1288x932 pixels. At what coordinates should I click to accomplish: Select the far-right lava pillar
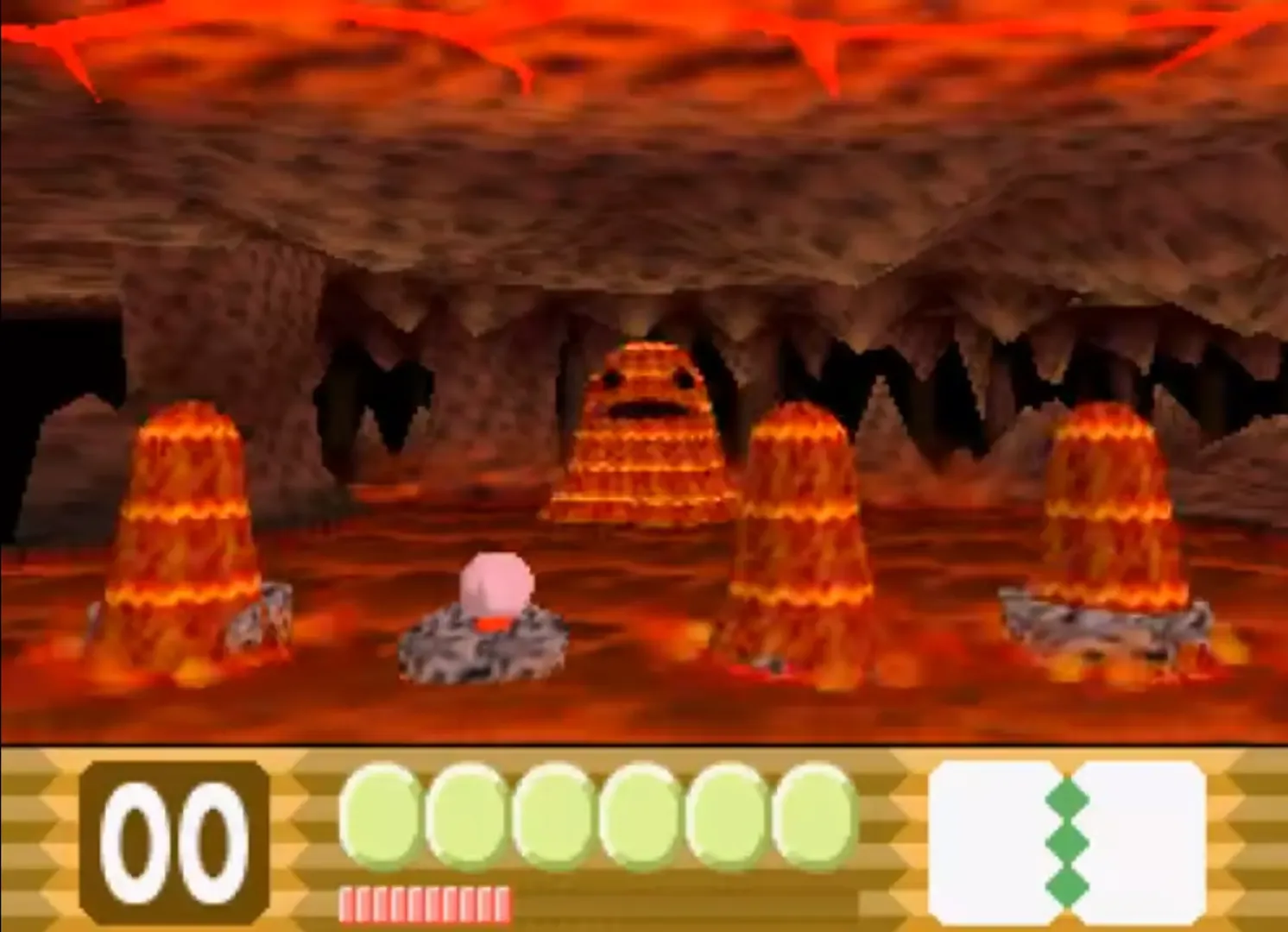pos(1109,509)
